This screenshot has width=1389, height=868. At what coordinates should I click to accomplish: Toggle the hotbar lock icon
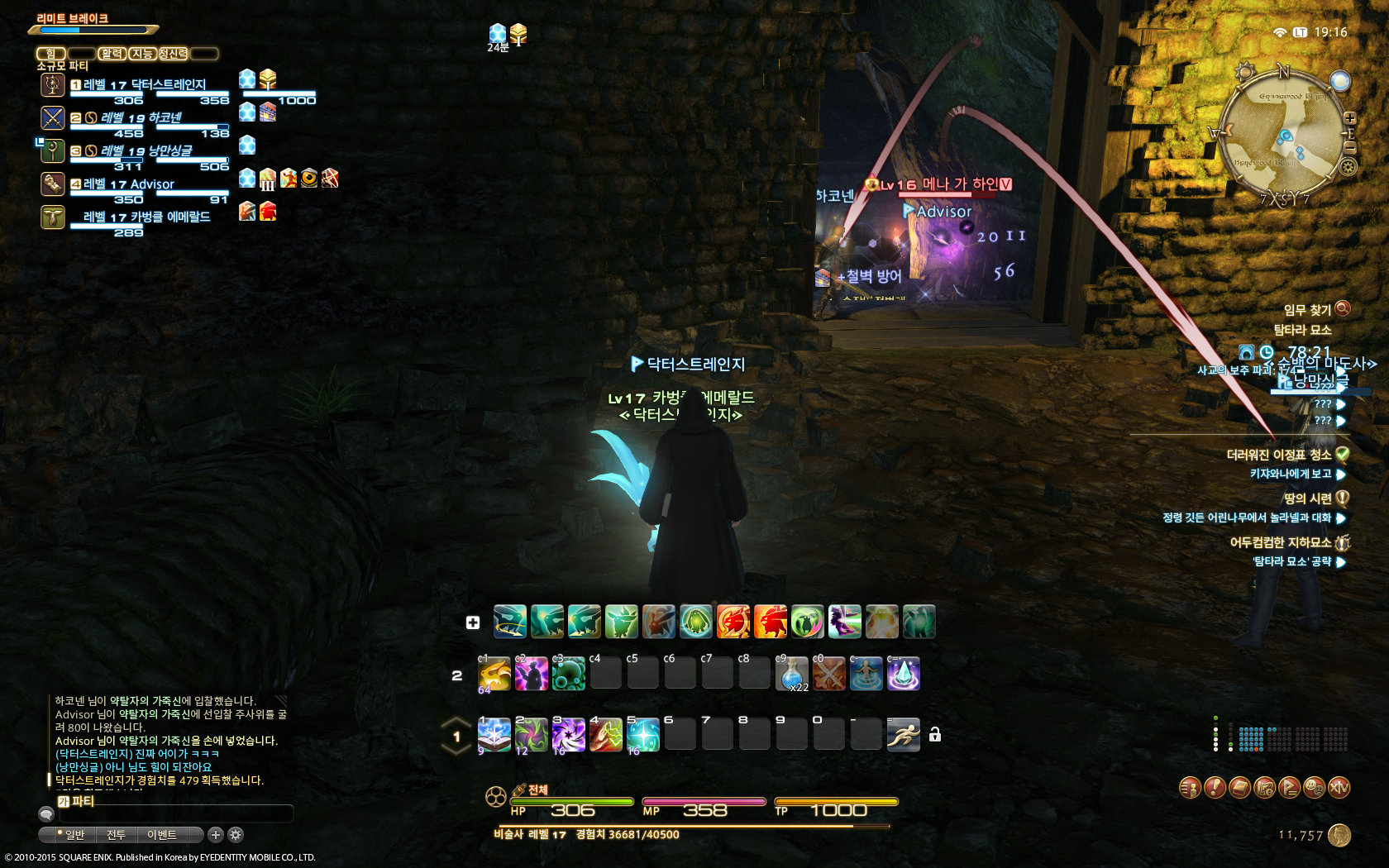[935, 734]
